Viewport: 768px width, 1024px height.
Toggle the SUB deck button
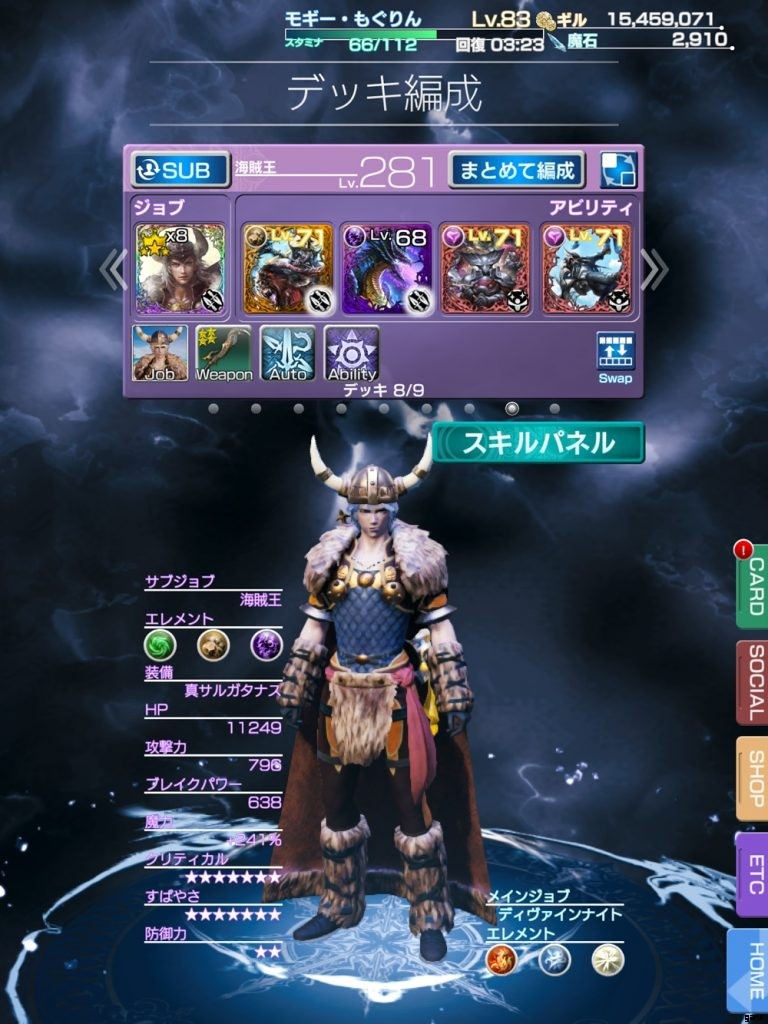(173, 170)
